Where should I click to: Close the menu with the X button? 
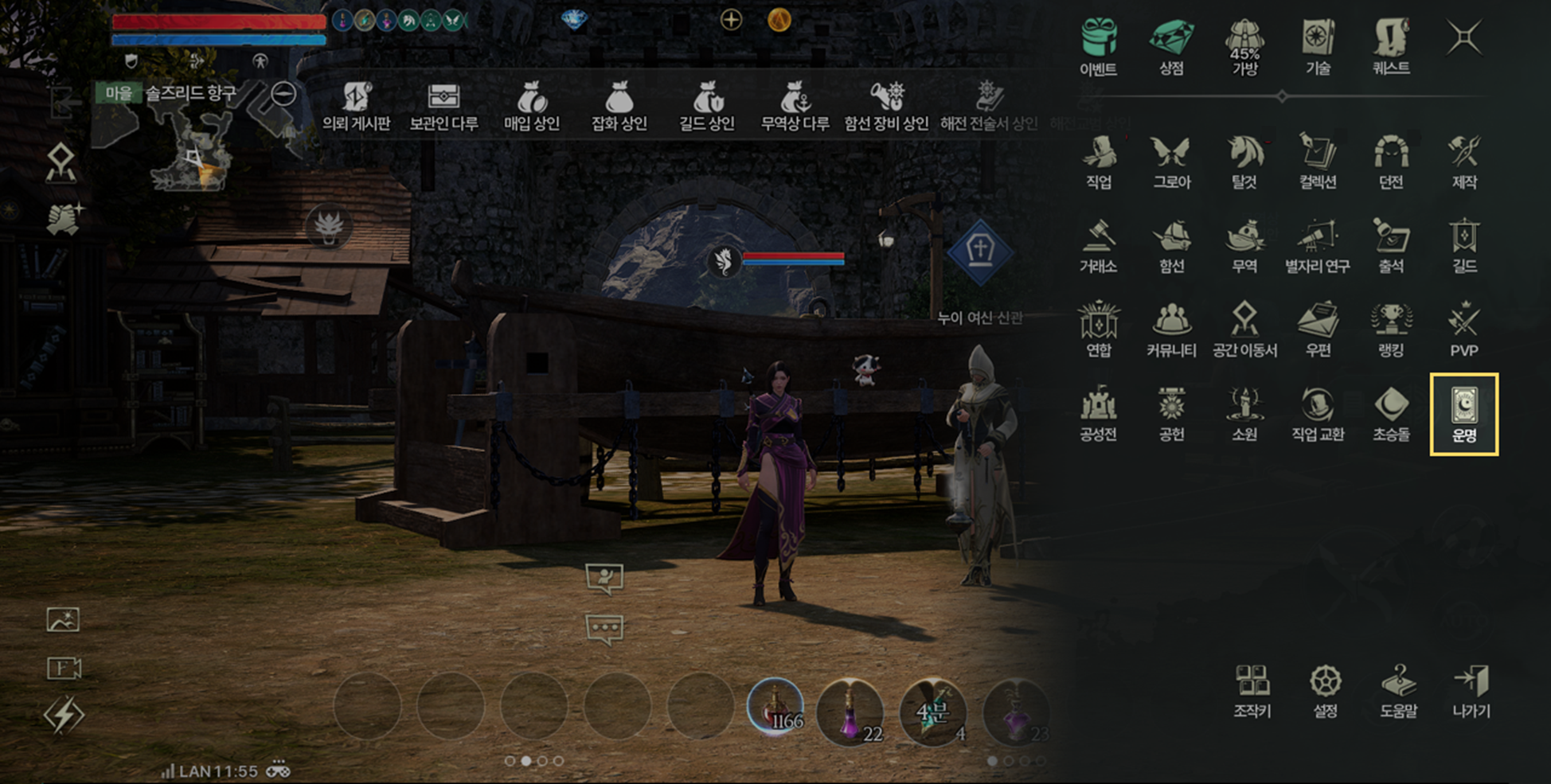(x=1463, y=37)
